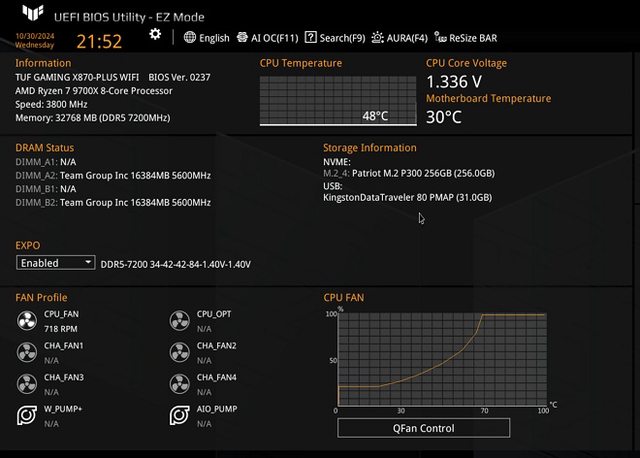Open the EXPO Enabled dropdown

pos(56,263)
